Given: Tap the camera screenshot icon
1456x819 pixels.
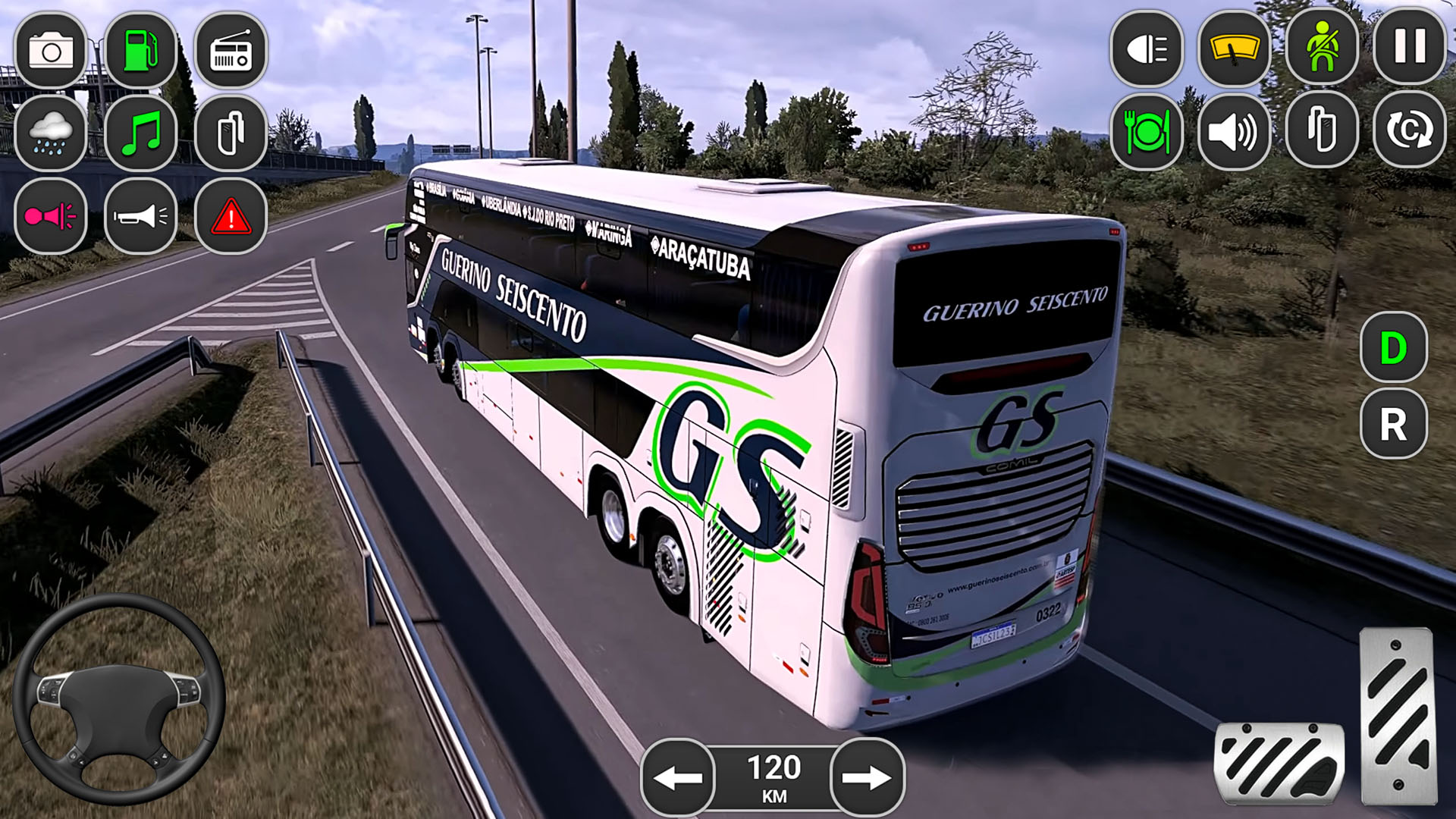Looking at the screenshot, I should point(51,52).
